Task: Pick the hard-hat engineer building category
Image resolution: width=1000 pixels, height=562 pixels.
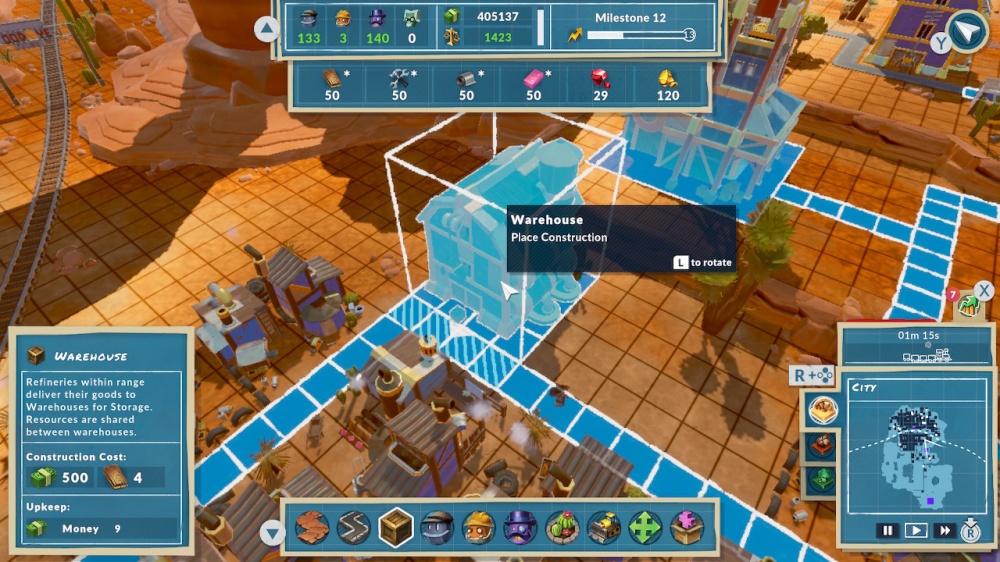Action: click(x=479, y=527)
